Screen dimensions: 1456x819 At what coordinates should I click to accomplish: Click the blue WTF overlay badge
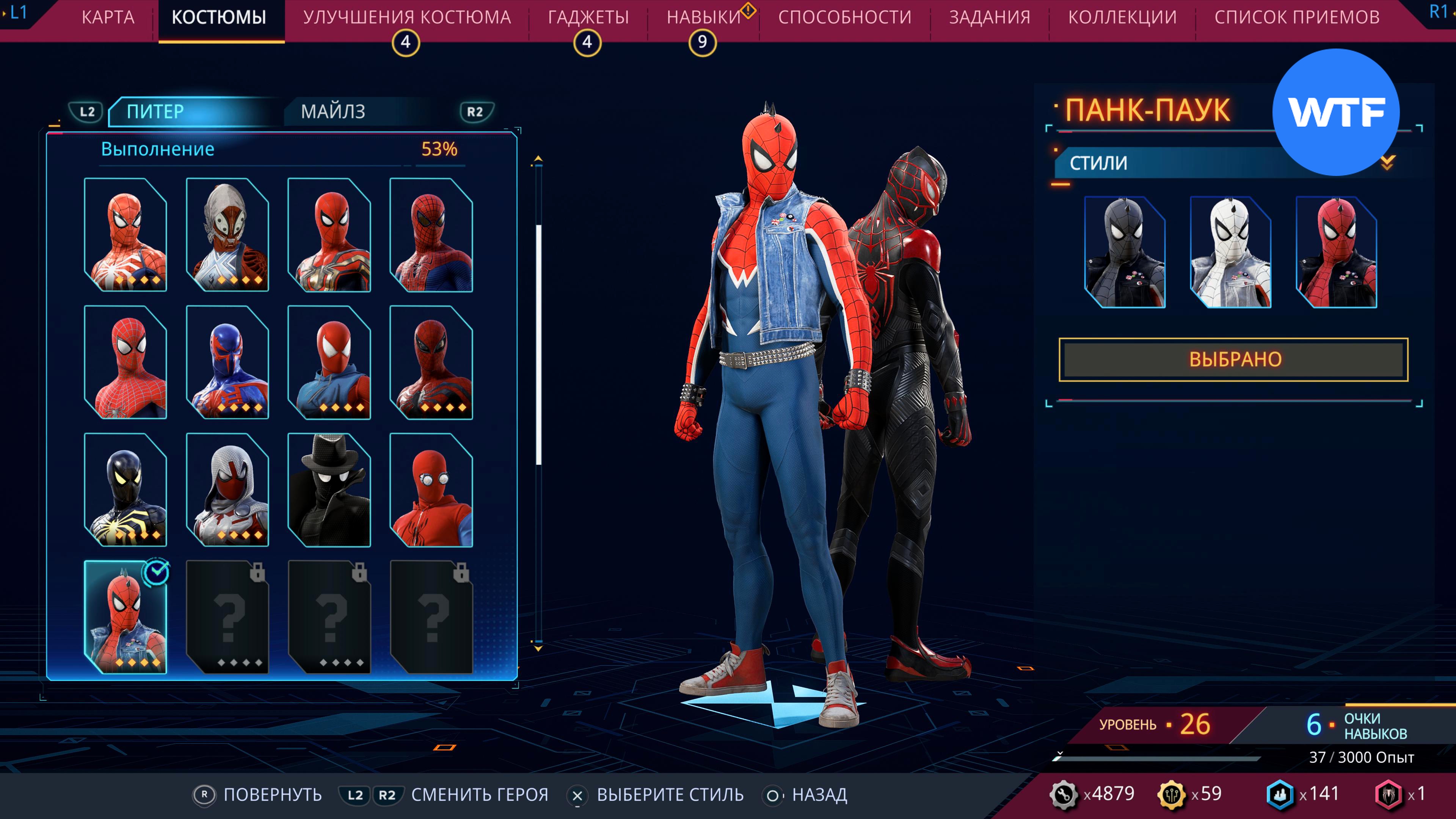coord(1335,112)
